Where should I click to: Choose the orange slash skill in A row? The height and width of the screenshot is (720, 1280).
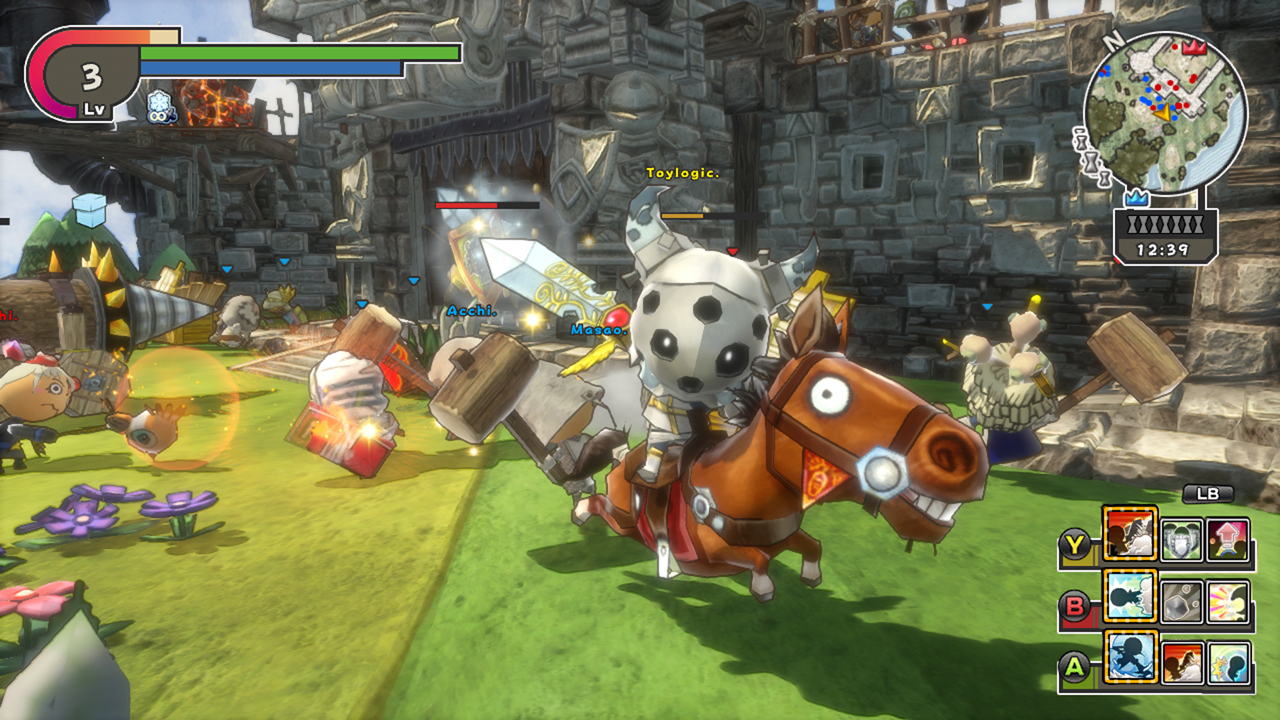(1181, 664)
